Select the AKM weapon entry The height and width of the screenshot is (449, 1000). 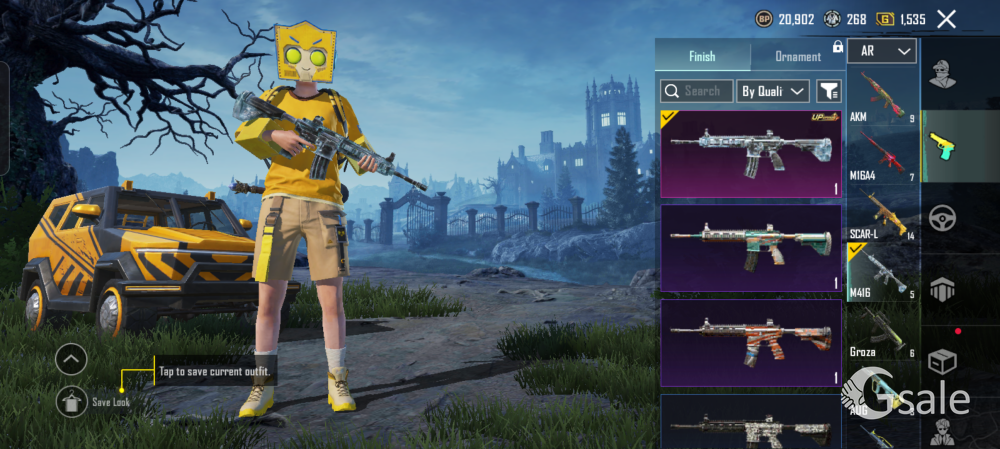point(882,96)
